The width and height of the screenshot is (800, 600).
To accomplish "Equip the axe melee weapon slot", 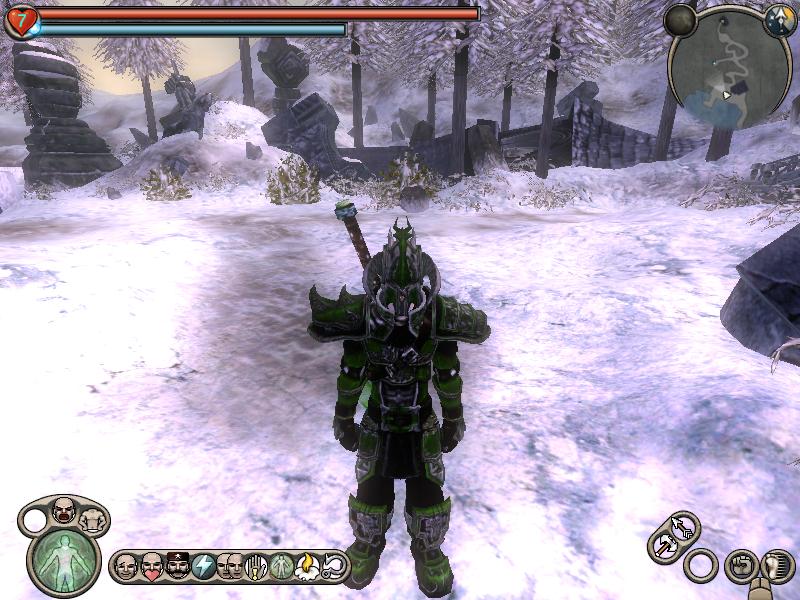I will click(664, 547).
